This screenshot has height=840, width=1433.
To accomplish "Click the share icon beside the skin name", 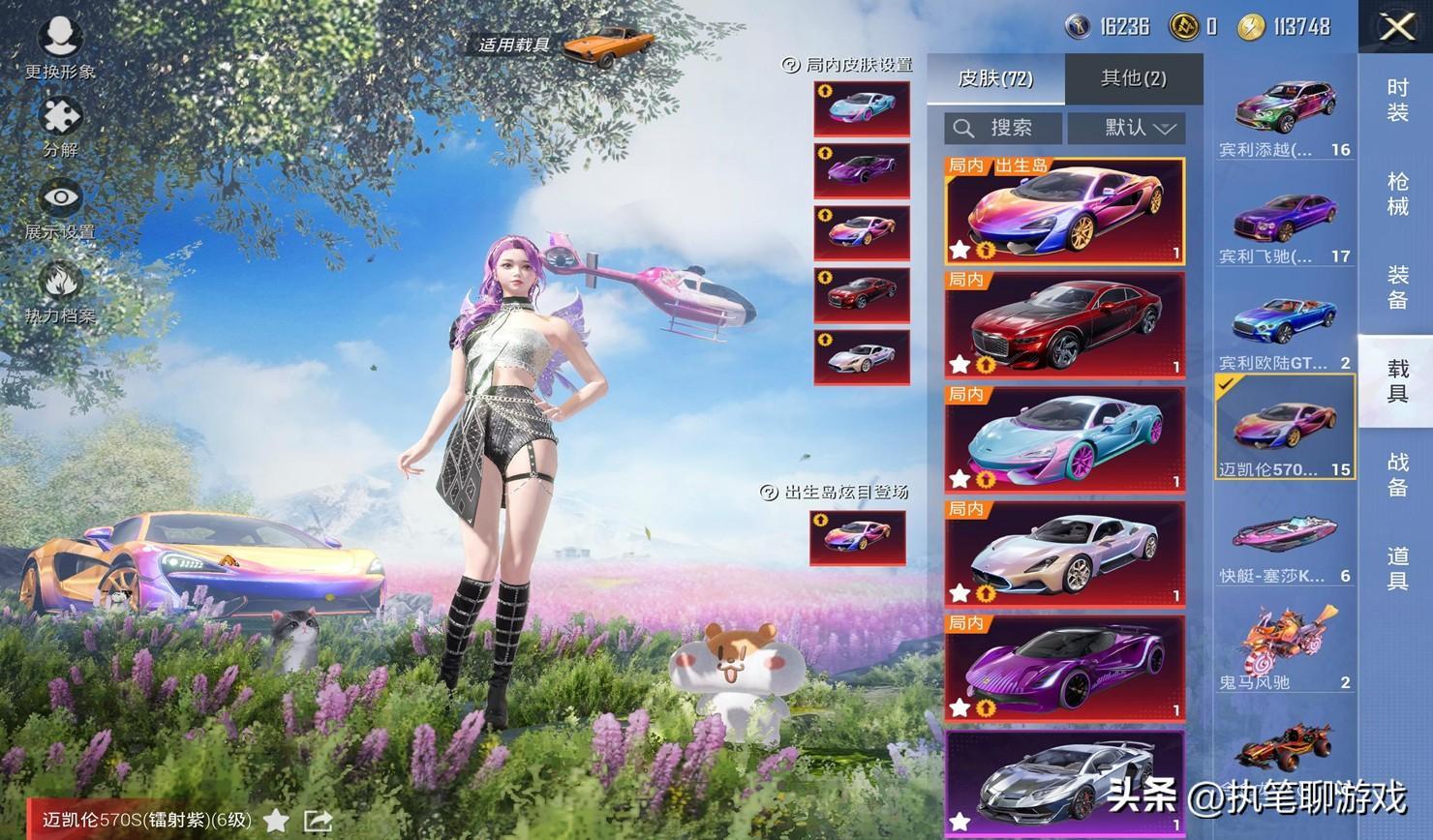I will [319, 821].
